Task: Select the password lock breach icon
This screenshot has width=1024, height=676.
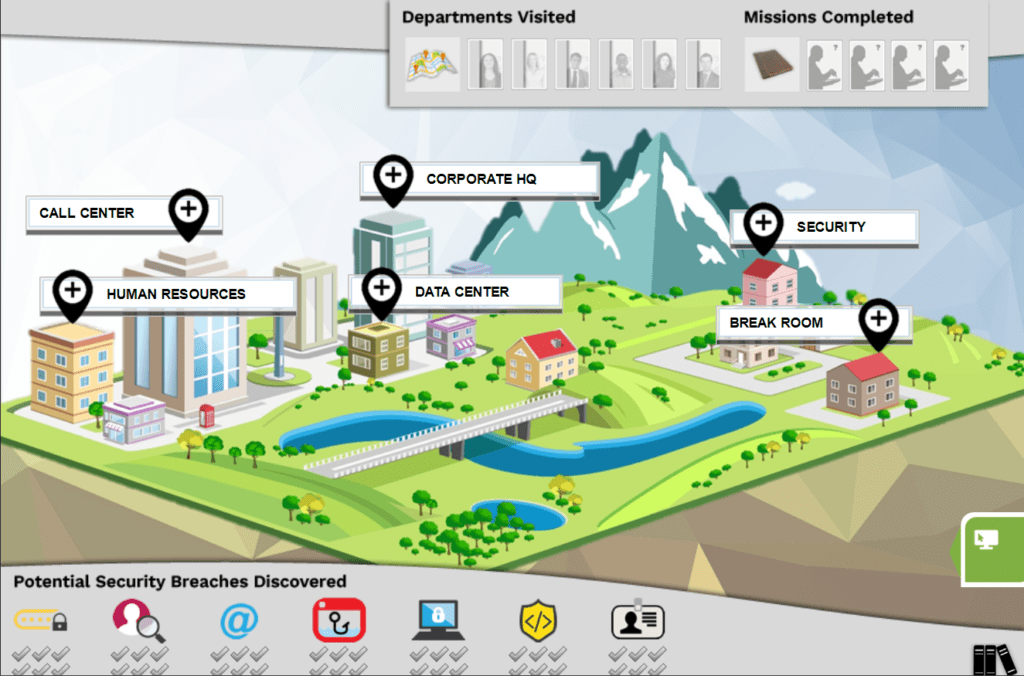Action: click(41, 621)
